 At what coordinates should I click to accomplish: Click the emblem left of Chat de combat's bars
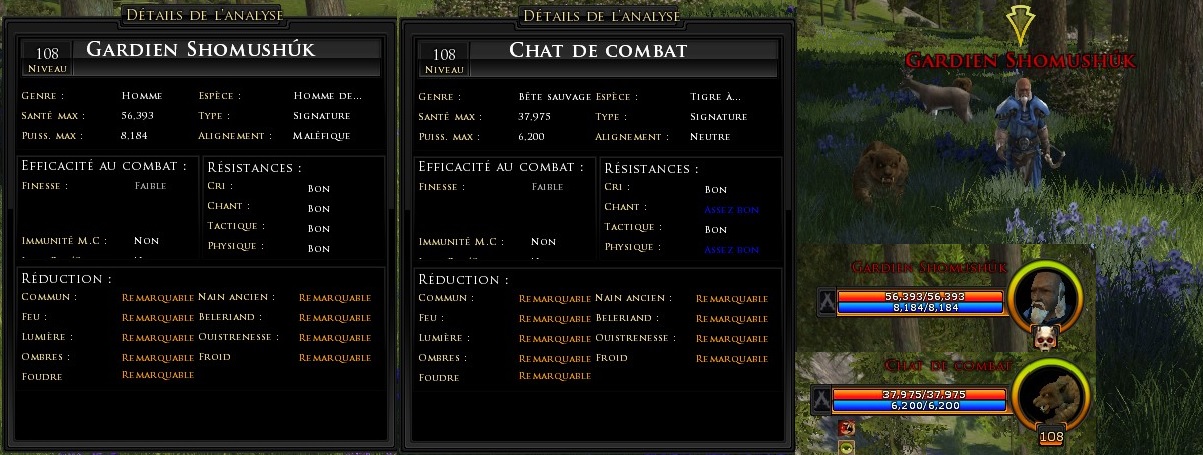click(x=823, y=400)
